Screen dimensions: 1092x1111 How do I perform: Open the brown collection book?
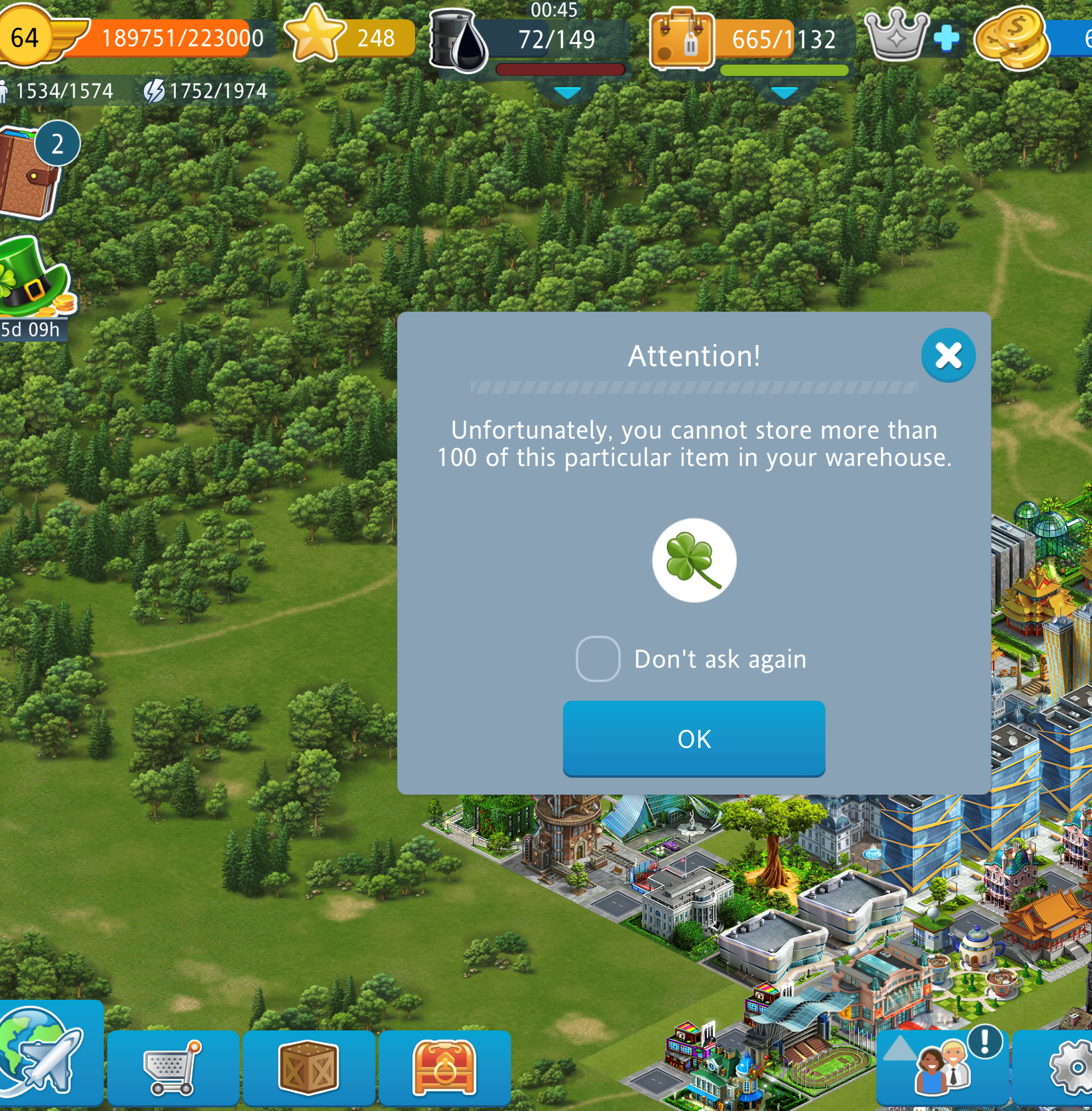tap(28, 175)
